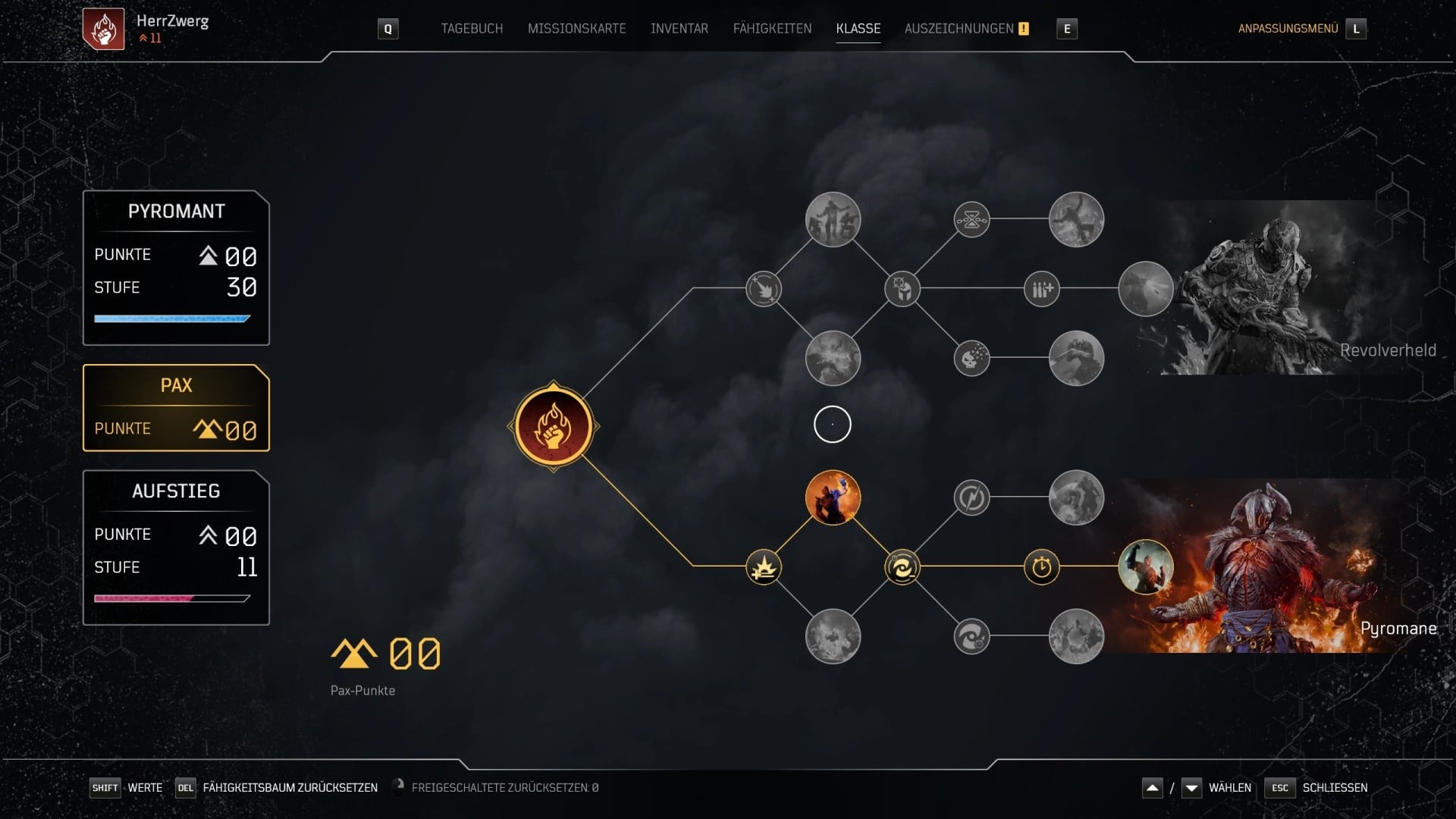This screenshot has height=819, width=1456.
Task: Click the central flaming fist class node
Action: coord(553,426)
